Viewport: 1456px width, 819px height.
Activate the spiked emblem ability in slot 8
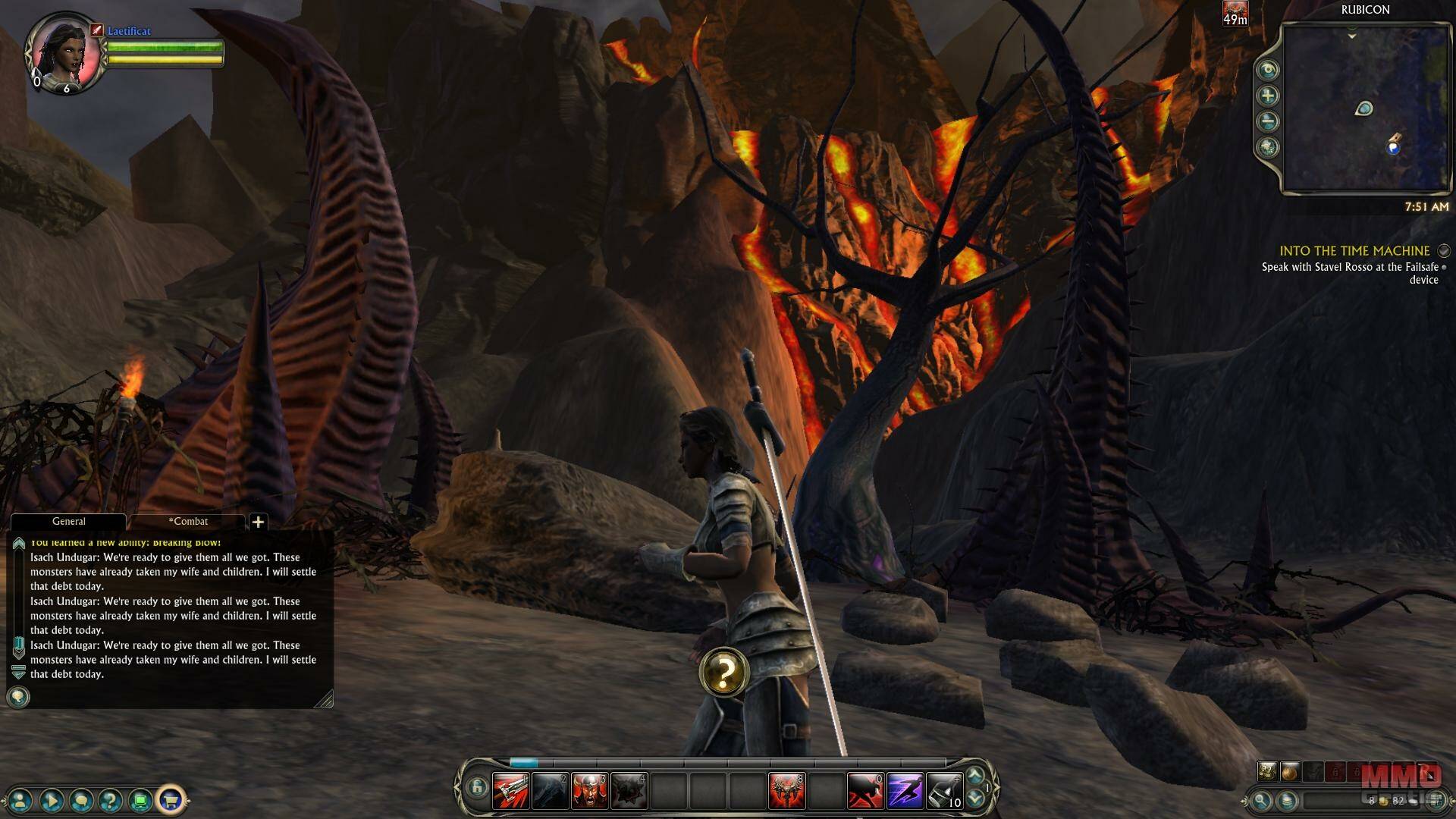(786, 791)
